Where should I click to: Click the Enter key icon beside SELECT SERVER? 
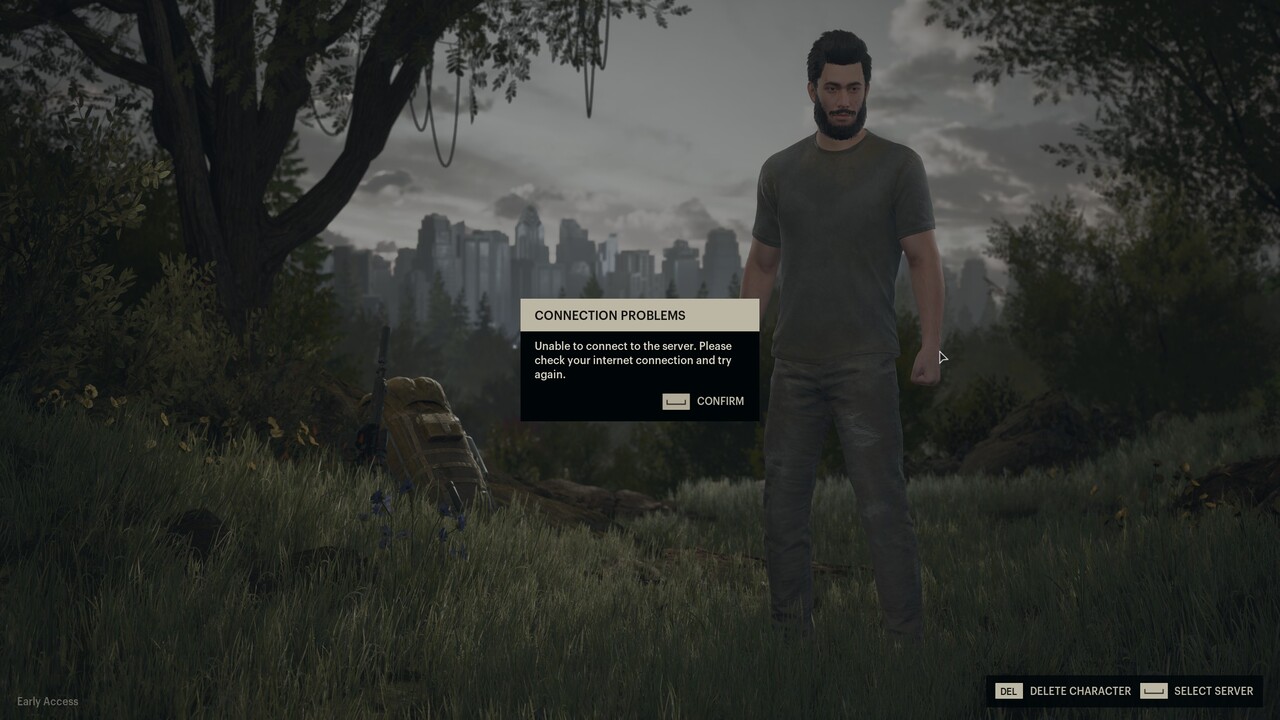click(x=1155, y=690)
